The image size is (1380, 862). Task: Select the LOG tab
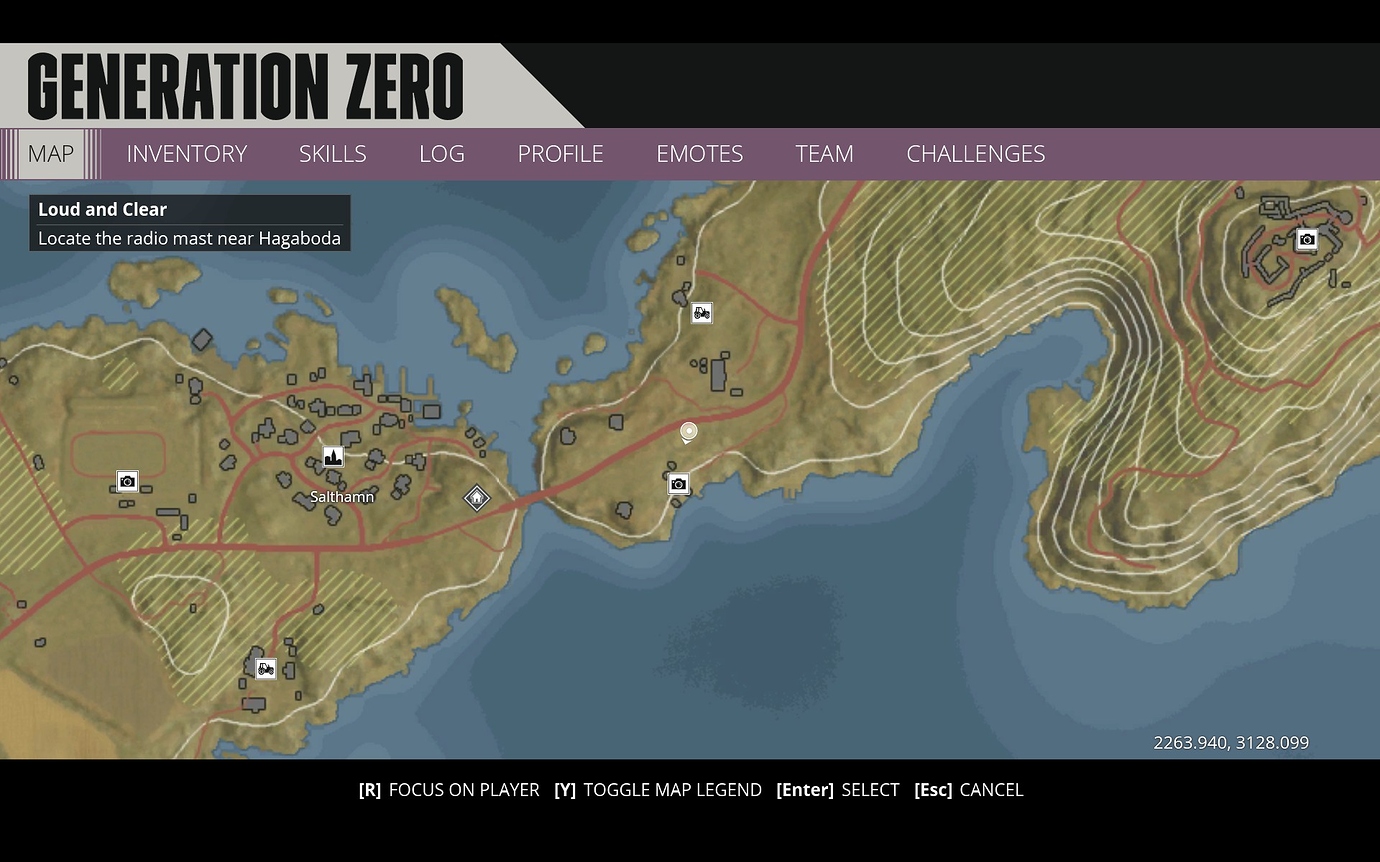pyautogui.click(x=441, y=154)
